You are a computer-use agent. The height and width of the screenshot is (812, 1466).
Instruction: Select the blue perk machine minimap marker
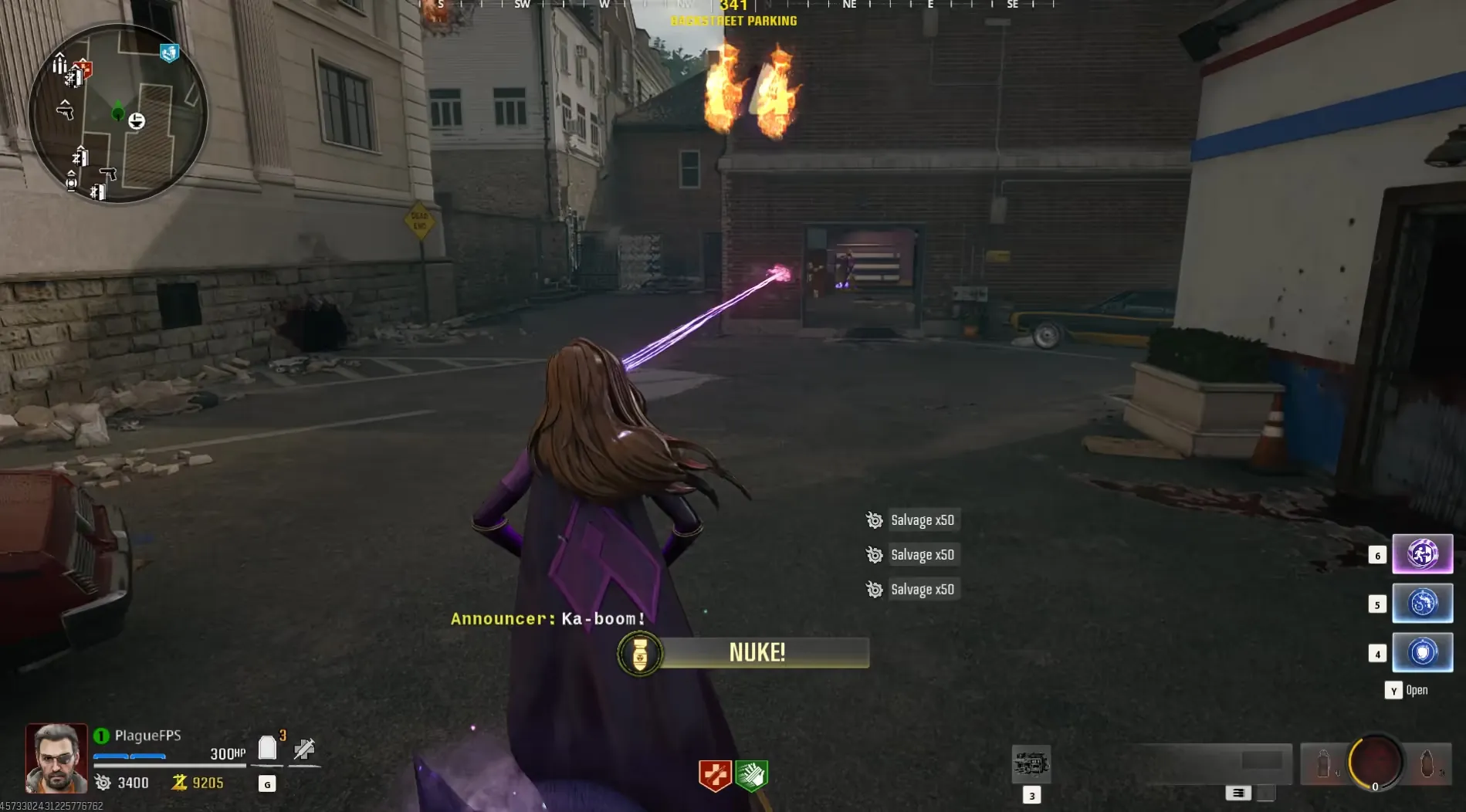point(169,52)
